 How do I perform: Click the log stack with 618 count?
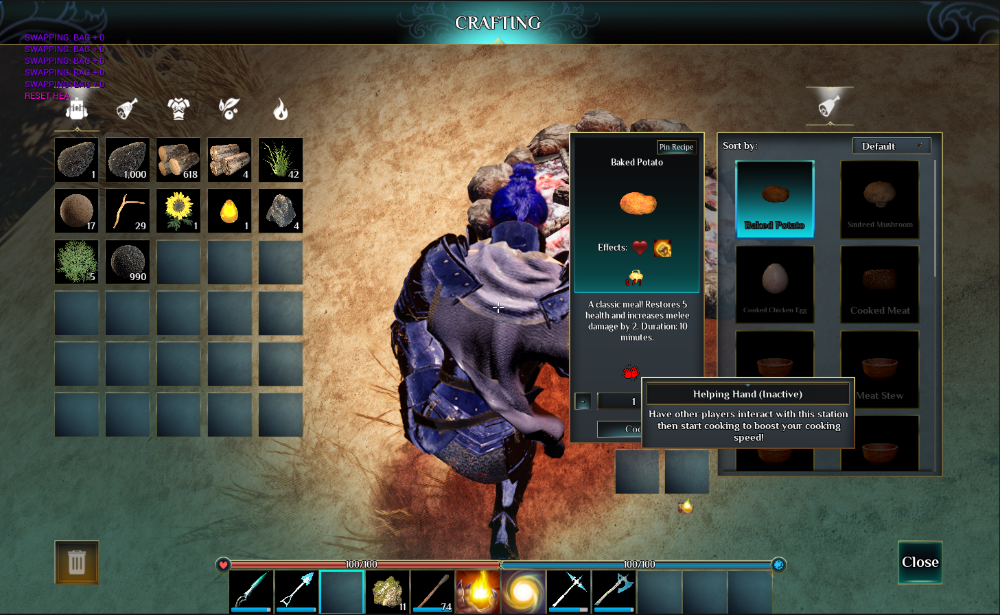179,160
